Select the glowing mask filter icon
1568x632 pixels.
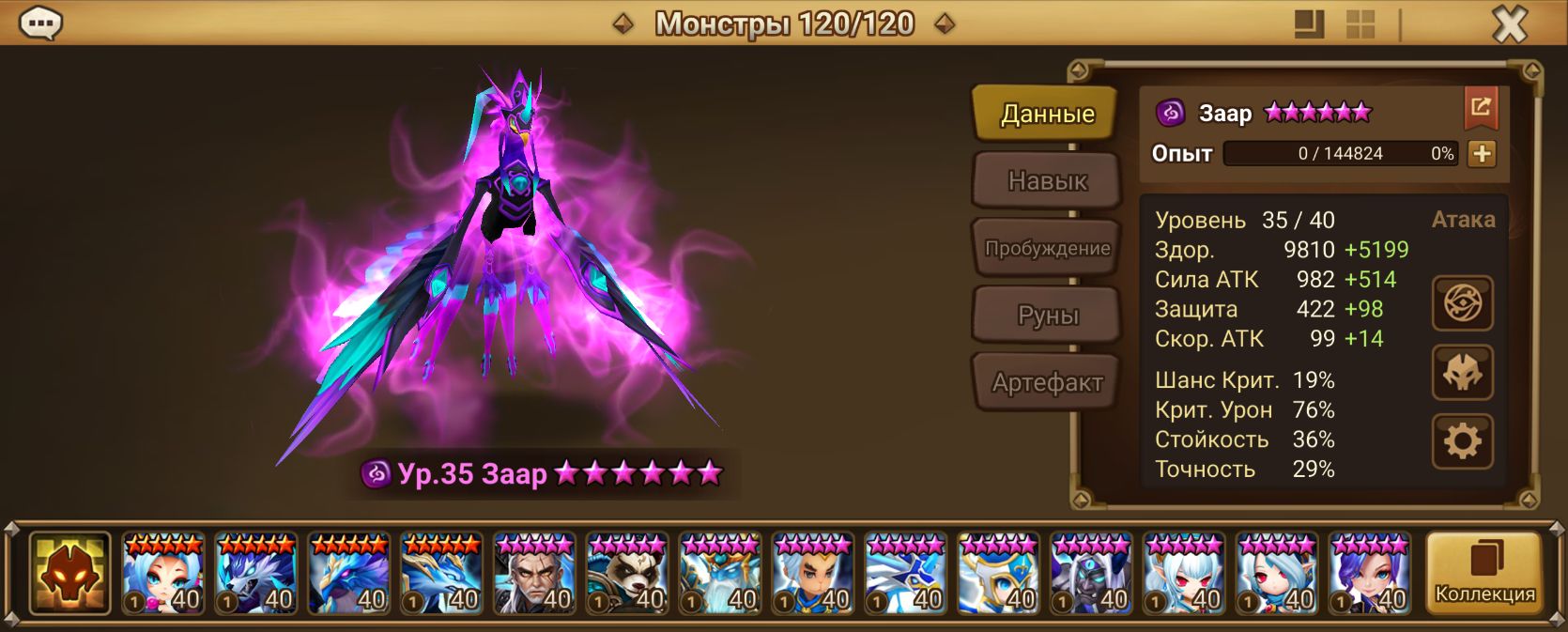point(69,573)
